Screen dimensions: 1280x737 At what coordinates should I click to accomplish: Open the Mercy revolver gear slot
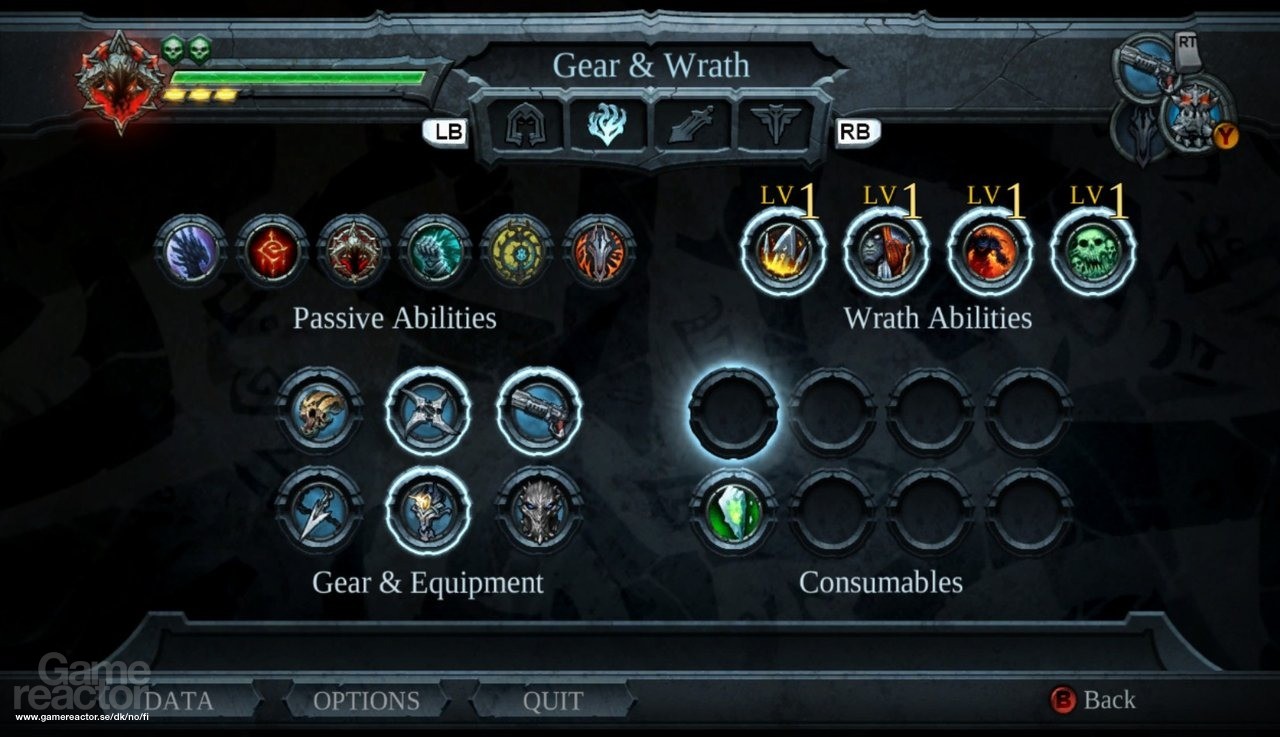[x=538, y=412]
